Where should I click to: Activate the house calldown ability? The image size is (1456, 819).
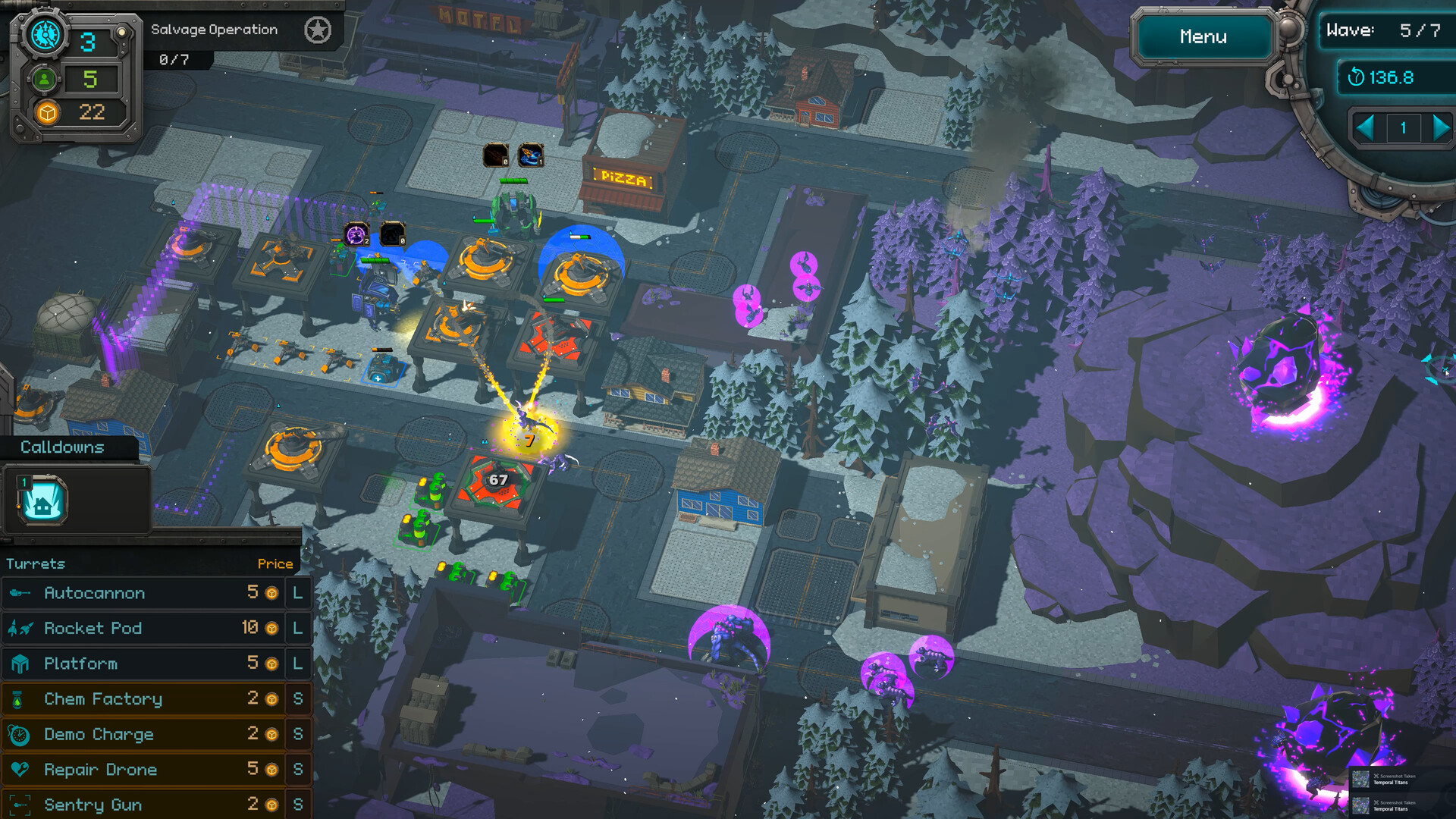(42, 500)
